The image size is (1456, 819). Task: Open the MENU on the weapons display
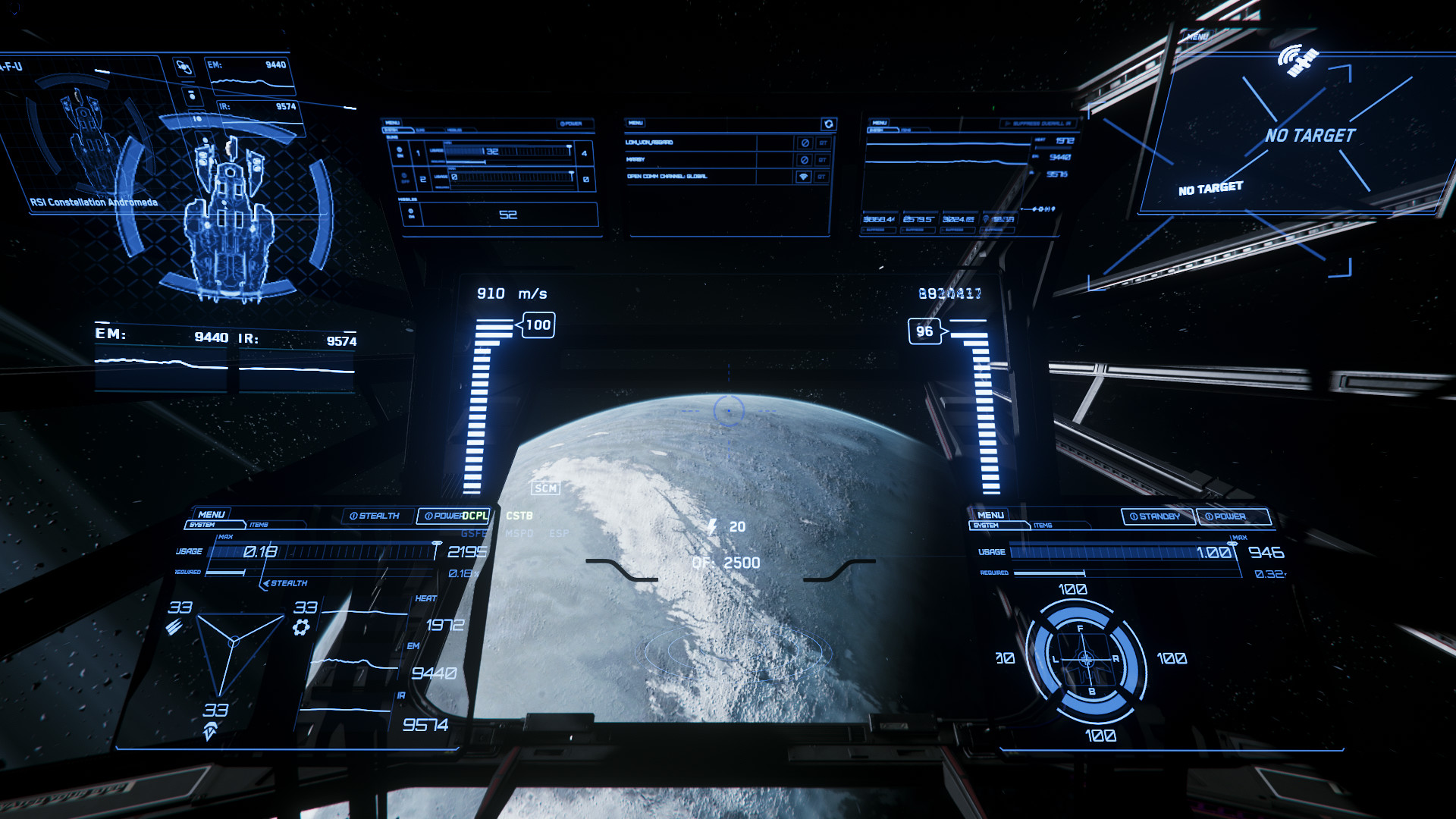pos(393,123)
